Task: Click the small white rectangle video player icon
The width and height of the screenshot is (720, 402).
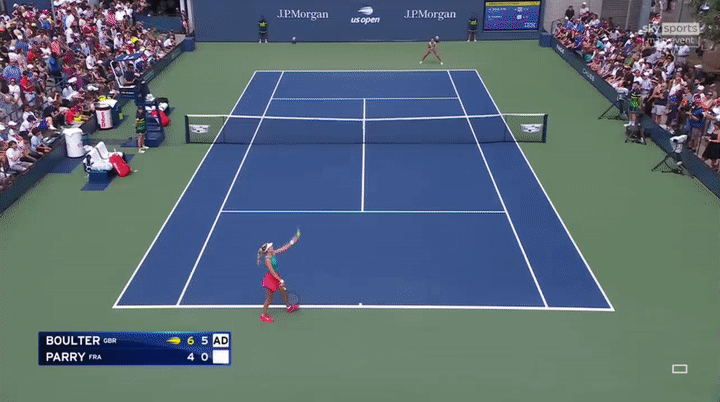Action: 679,369
